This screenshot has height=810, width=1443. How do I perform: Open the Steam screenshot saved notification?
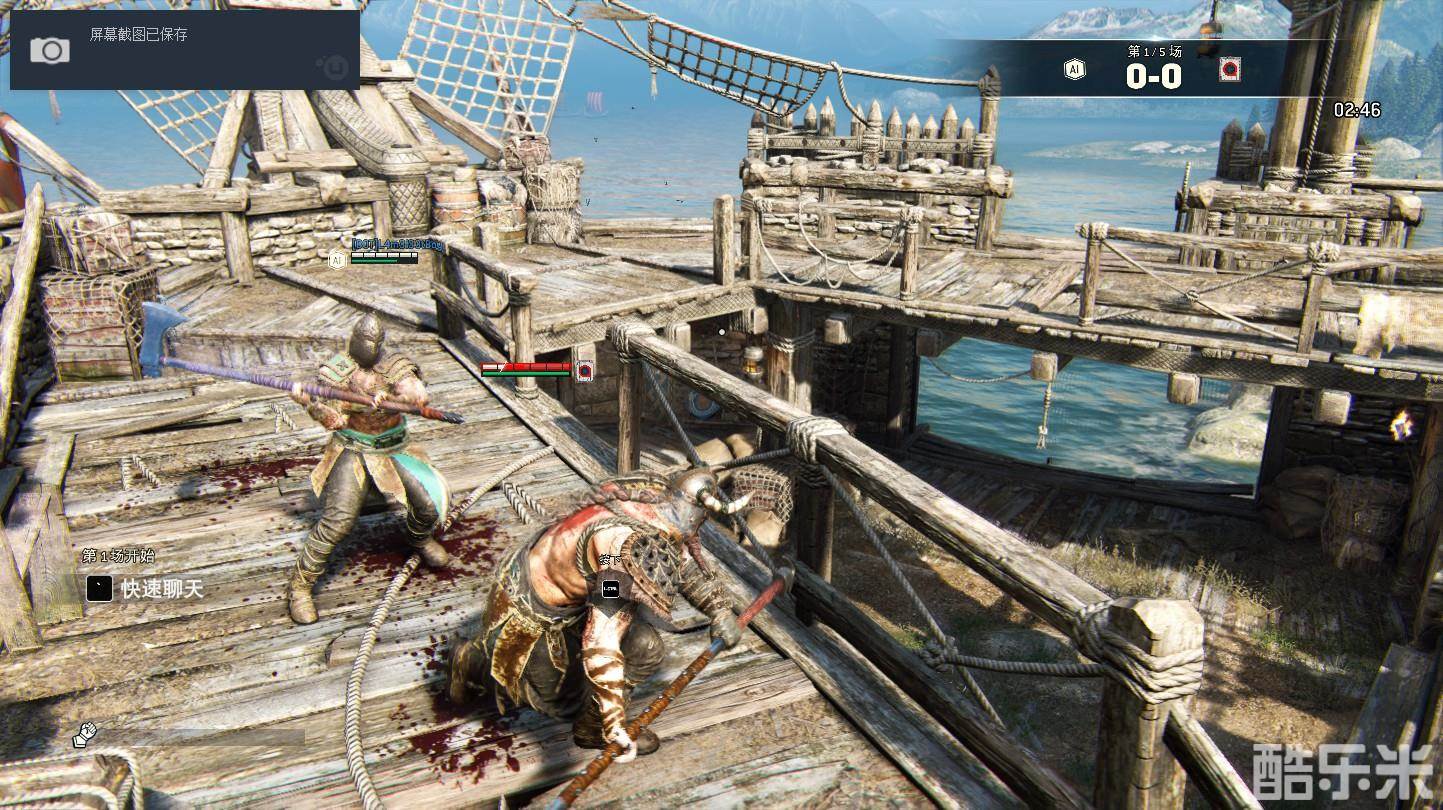(185, 49)
